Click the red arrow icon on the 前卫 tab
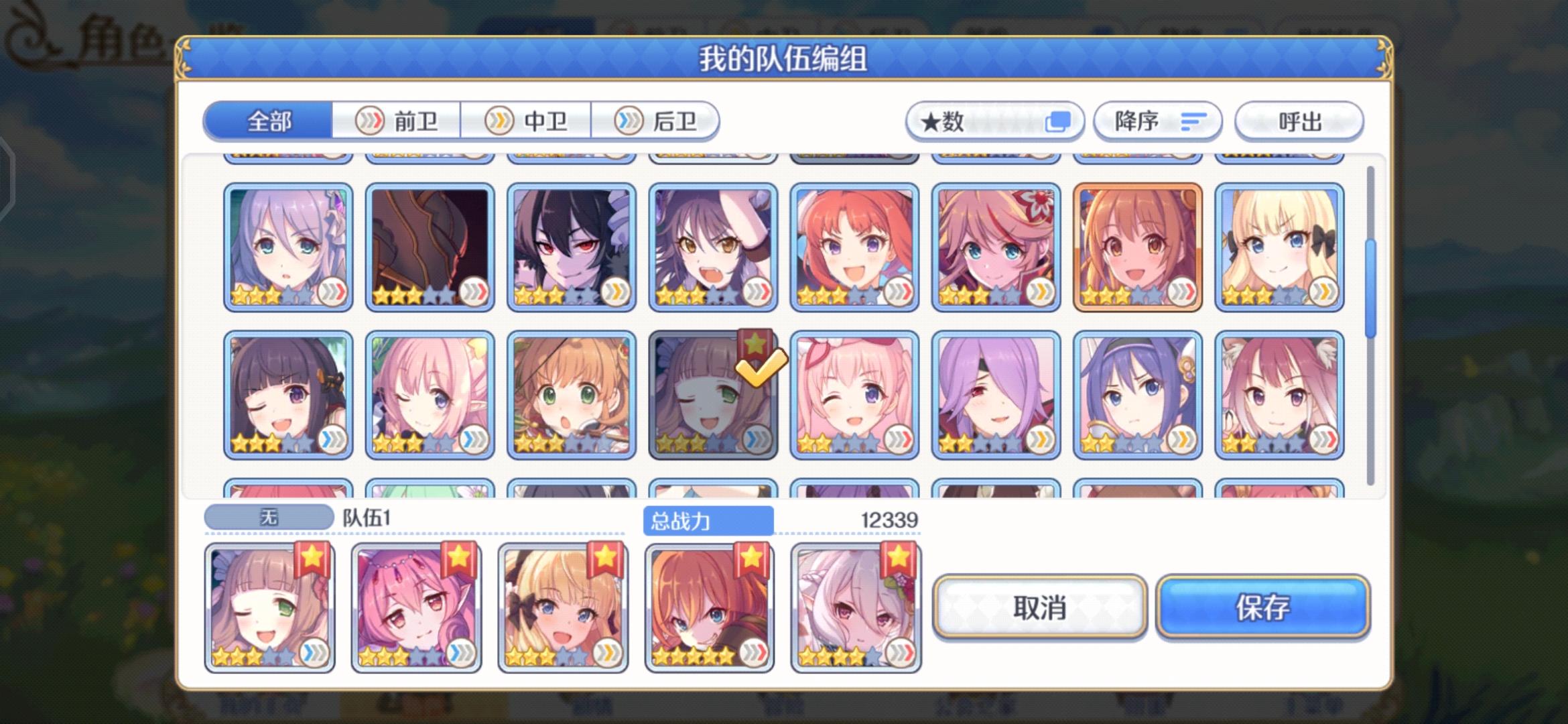Viewport: 1568px width, 724px height. click(x=370, y=120)
